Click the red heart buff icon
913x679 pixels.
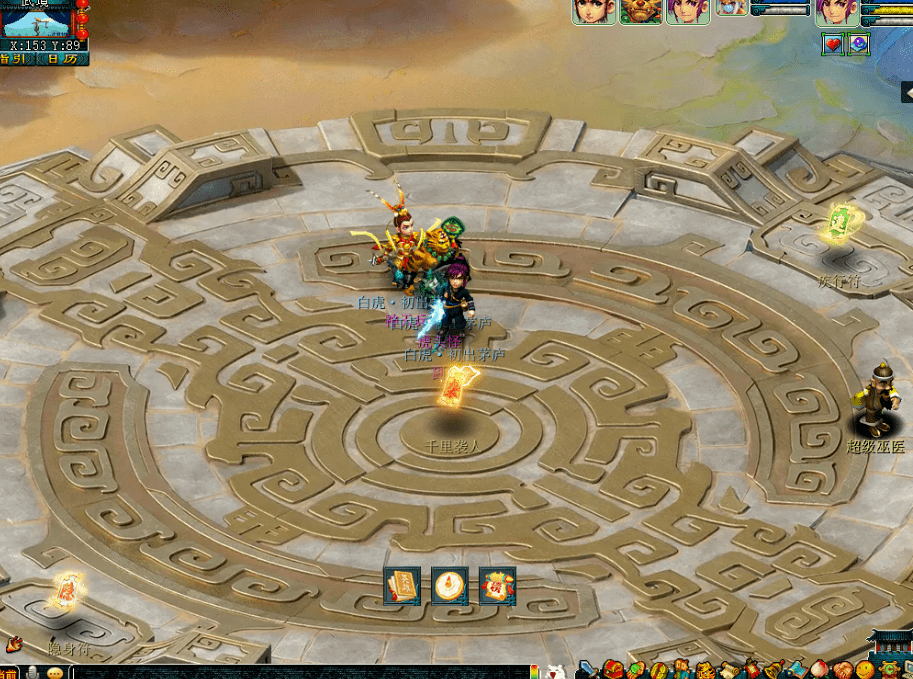pos(833,44)
